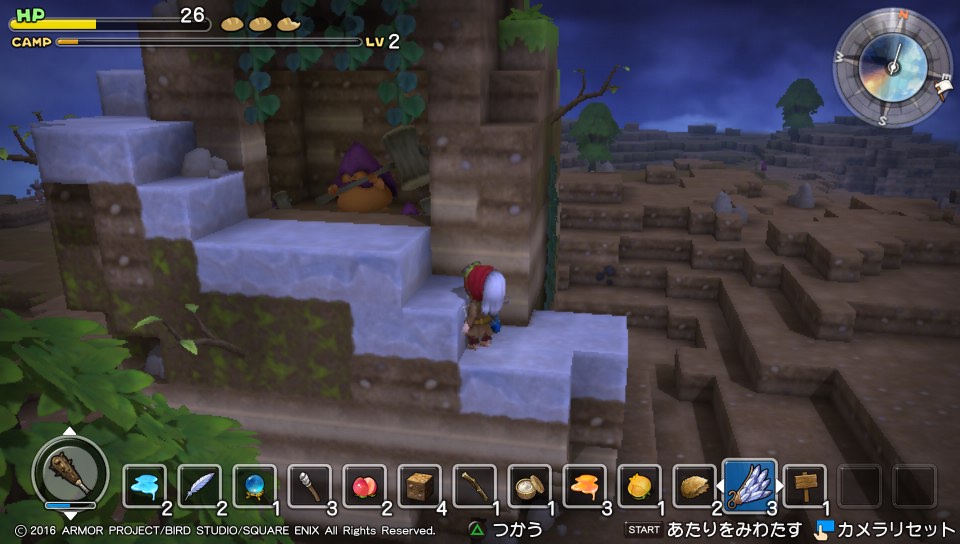Select the orange slime goo slot
Screen dimensions: 960x544
tap(585, 487)
